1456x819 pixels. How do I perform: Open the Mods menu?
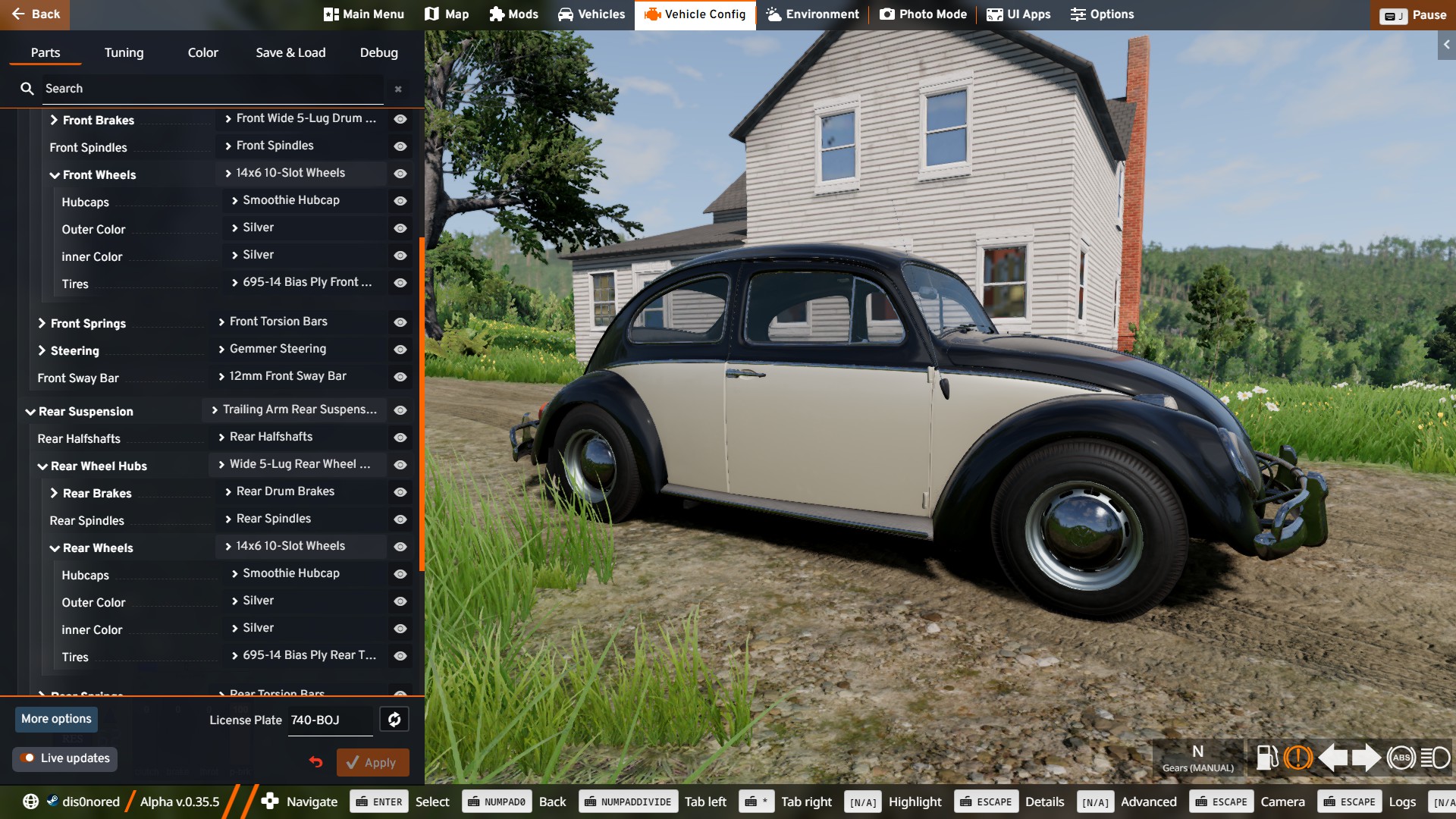pyautogui.click(x=513, y=14)
